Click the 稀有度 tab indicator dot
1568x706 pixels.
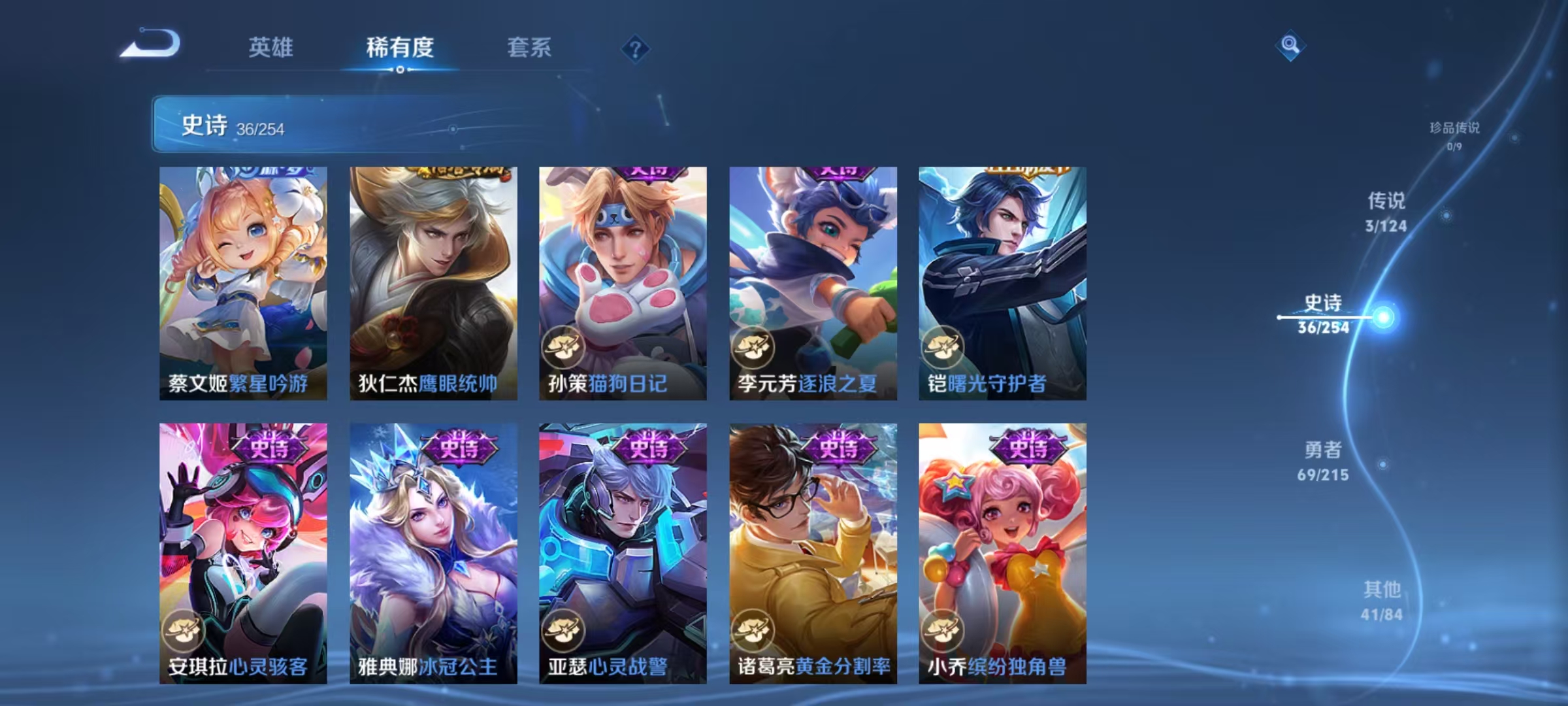(x=401, y=68)
